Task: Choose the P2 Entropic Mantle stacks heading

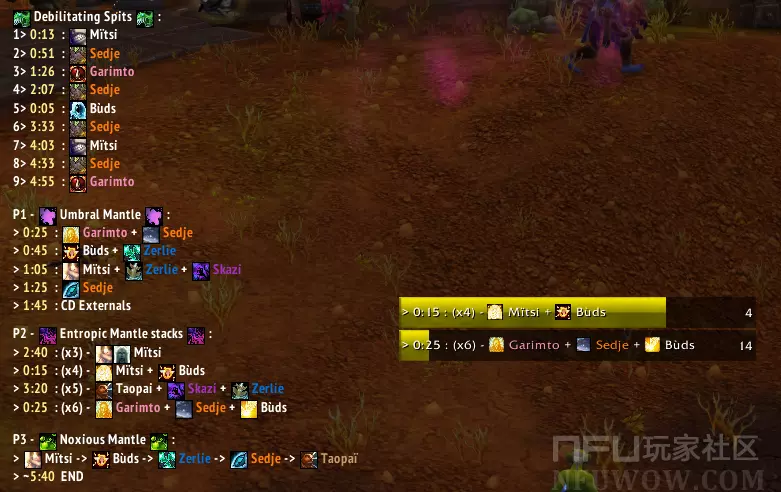Action: [x=113, y=334]
